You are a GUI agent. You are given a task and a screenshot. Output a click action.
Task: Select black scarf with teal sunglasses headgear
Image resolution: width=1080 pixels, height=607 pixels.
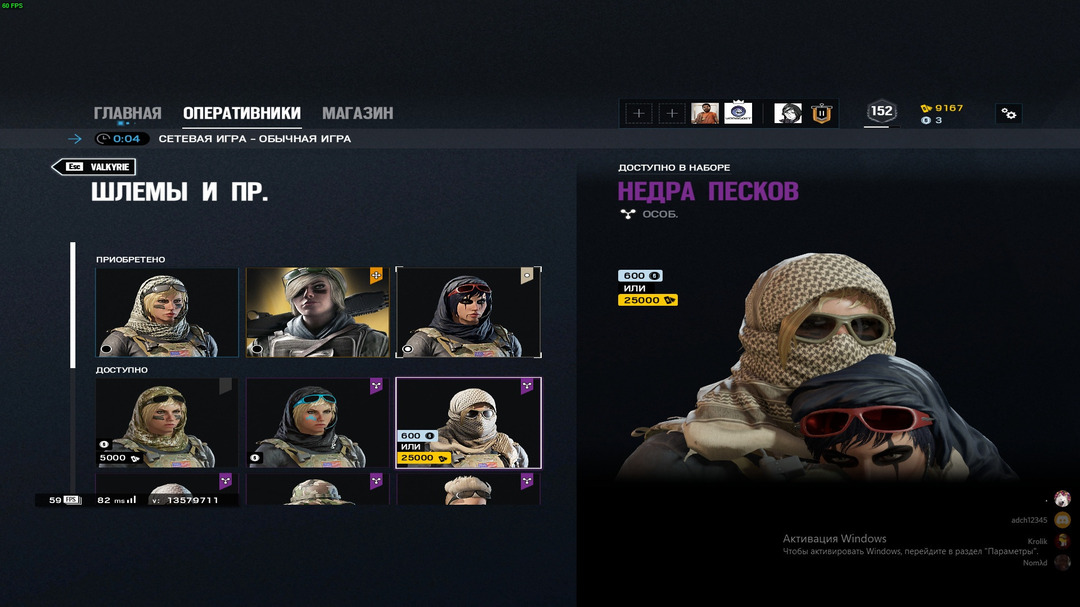(317, 422)
